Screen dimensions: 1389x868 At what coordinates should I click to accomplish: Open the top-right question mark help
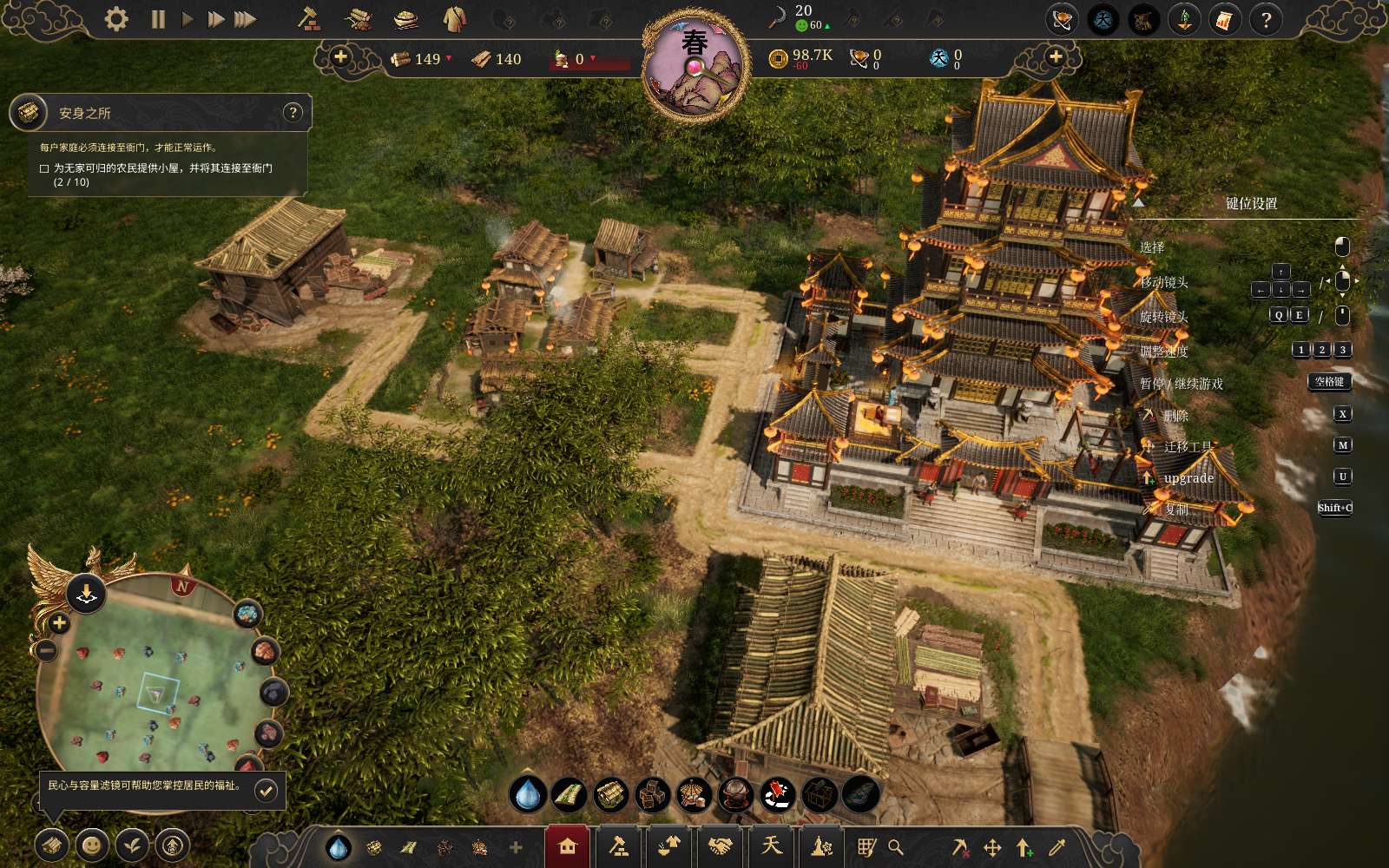click(1266, 19)
